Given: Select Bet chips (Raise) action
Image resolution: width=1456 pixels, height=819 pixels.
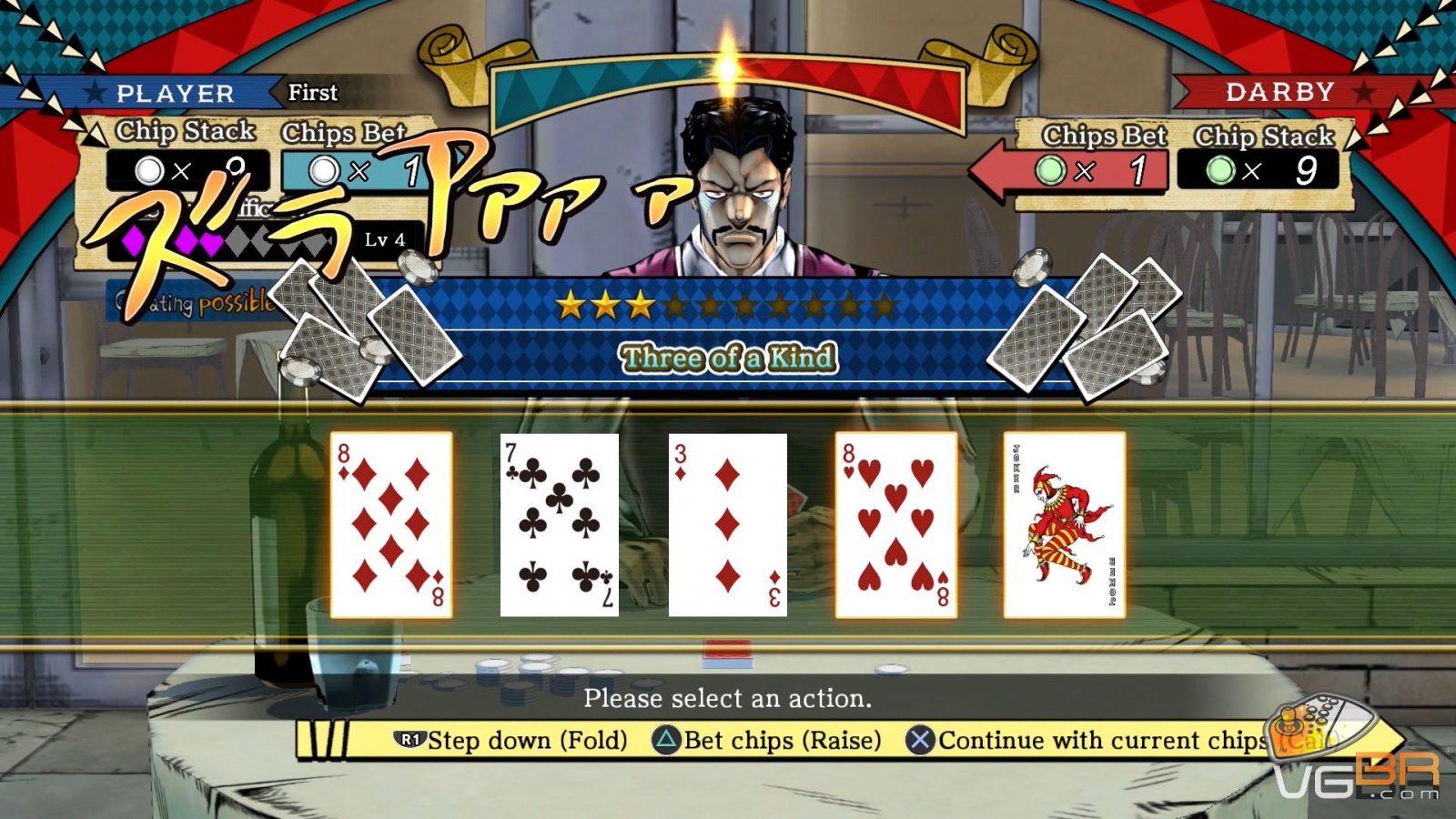Looking at the screenshot, I should coord(768,740).
